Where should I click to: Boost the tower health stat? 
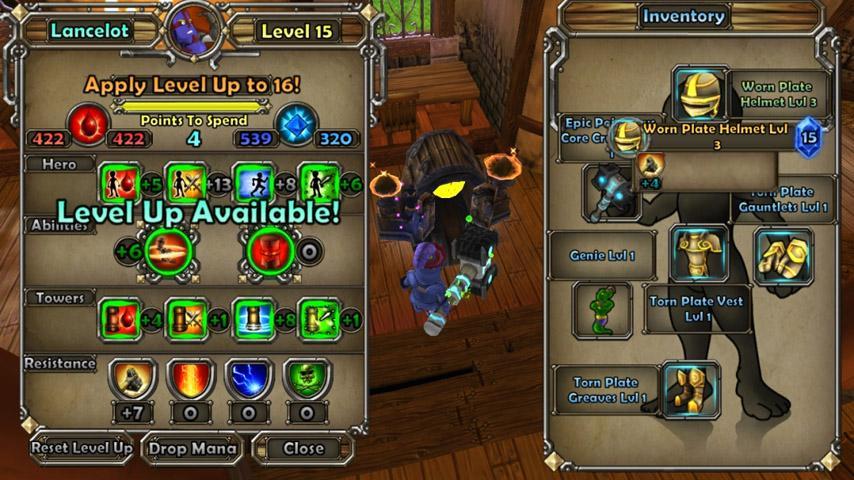click(120, 319)
